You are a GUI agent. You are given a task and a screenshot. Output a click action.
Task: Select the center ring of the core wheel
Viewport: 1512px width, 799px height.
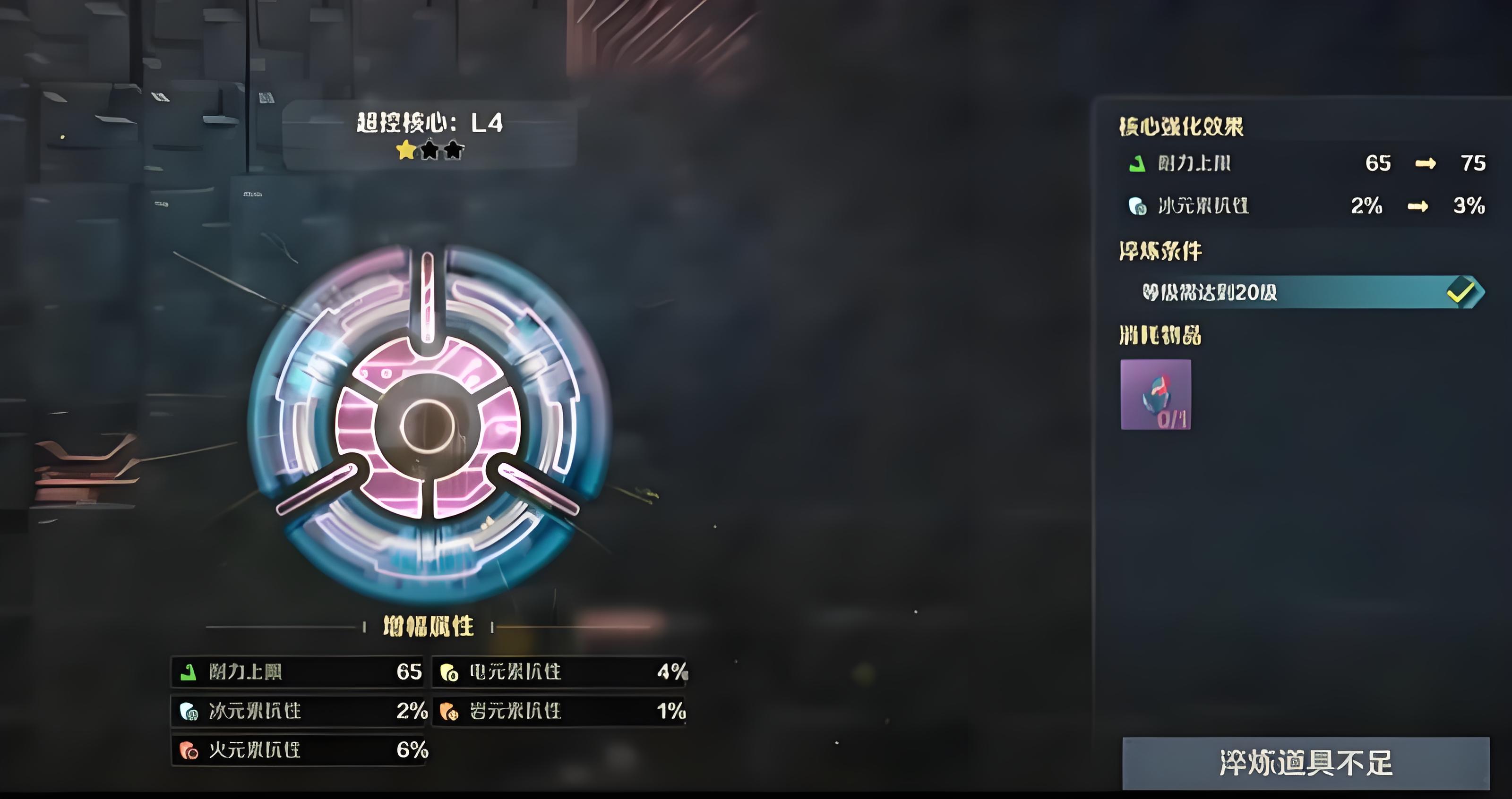pos(427,425)
